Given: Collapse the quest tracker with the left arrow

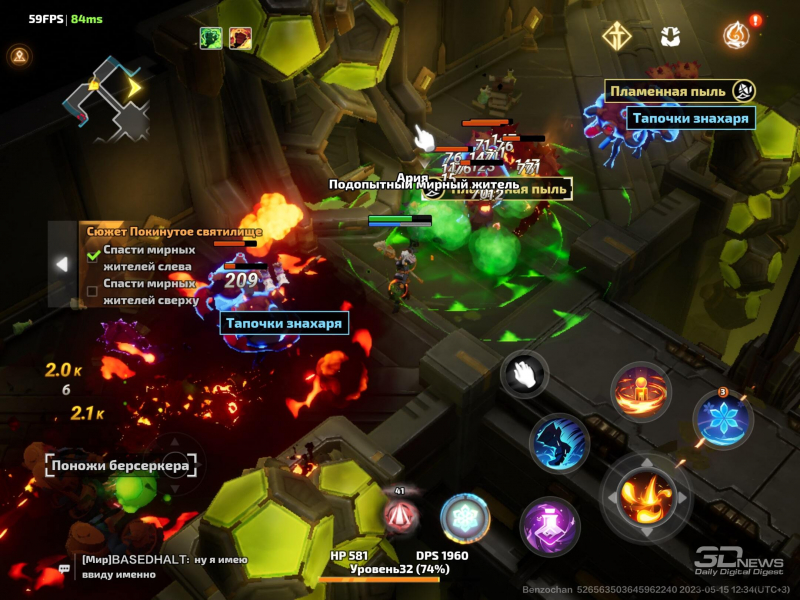Looking at the screenshot, I should pos(62,264).
